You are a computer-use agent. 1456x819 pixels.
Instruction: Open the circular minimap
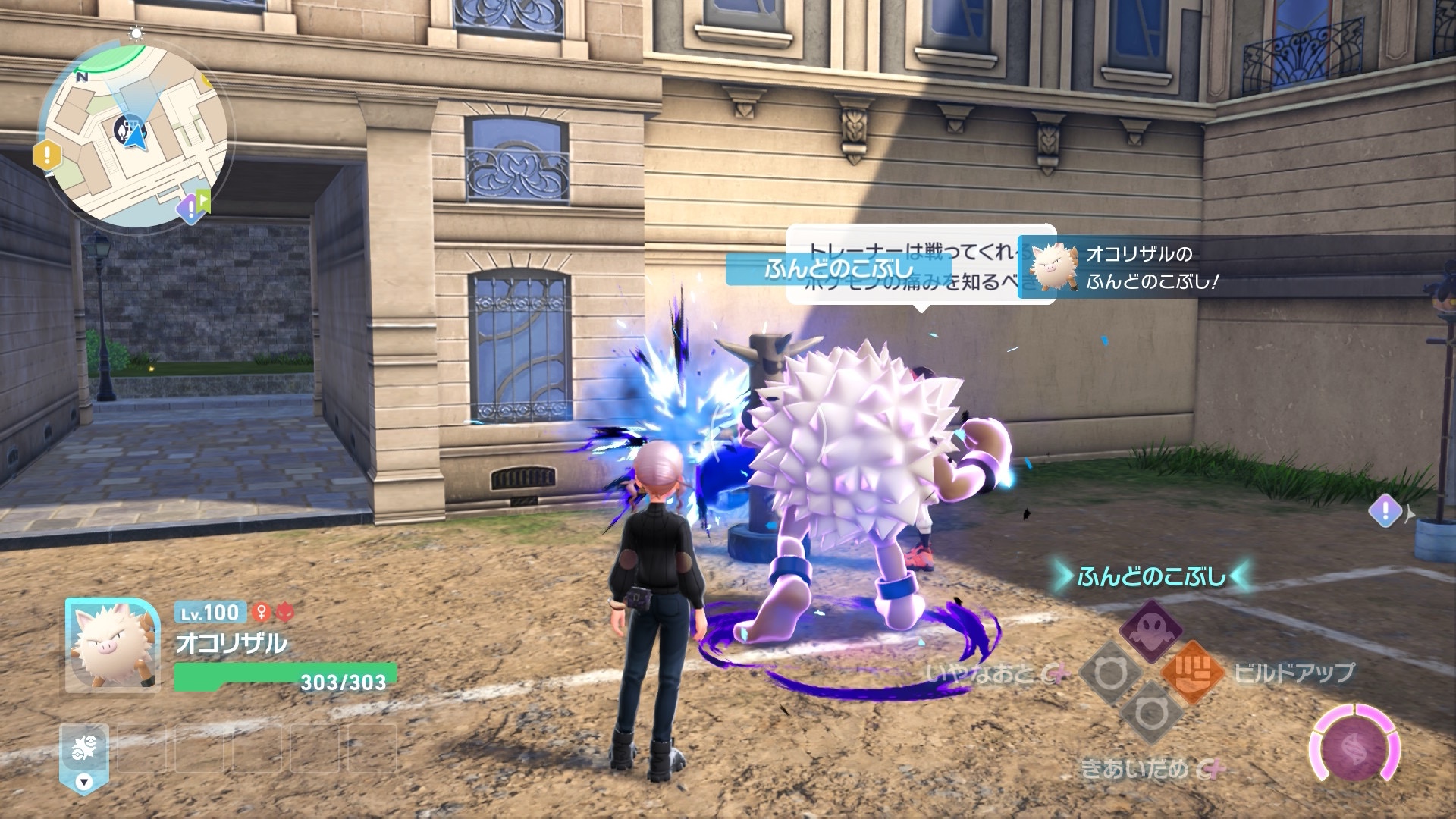135,133
